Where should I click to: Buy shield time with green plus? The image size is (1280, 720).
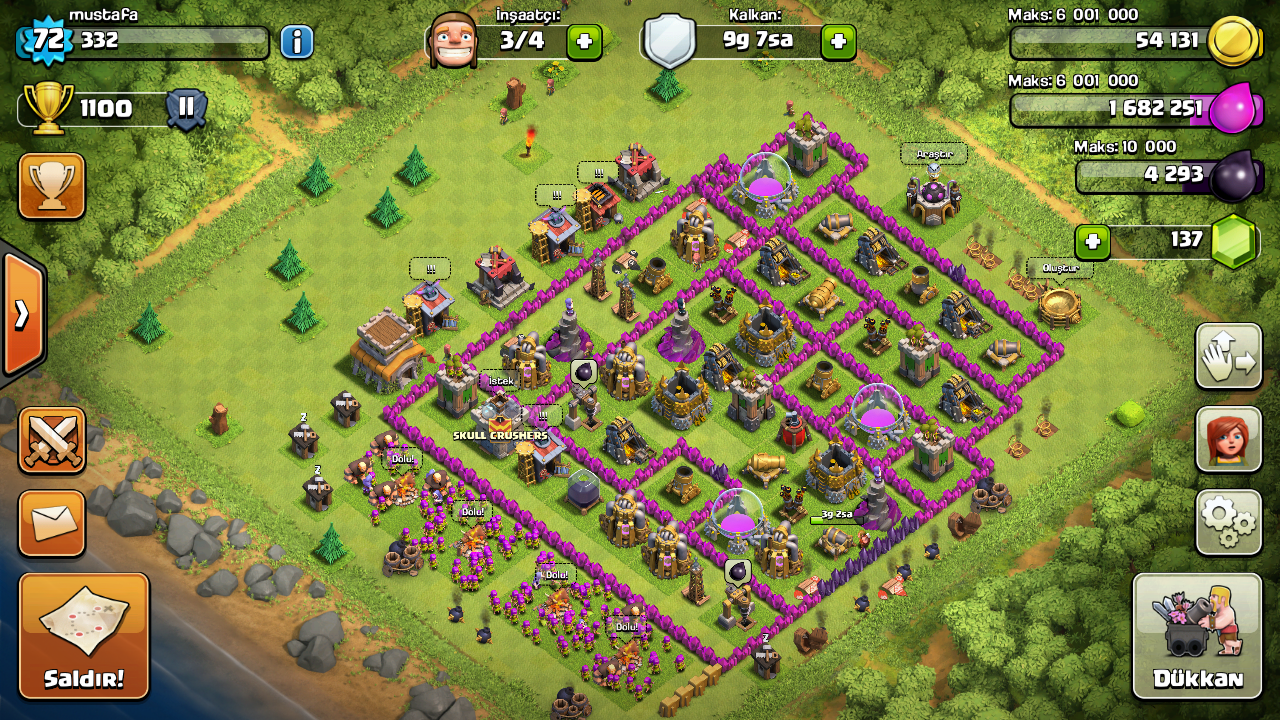coord(838,42)
